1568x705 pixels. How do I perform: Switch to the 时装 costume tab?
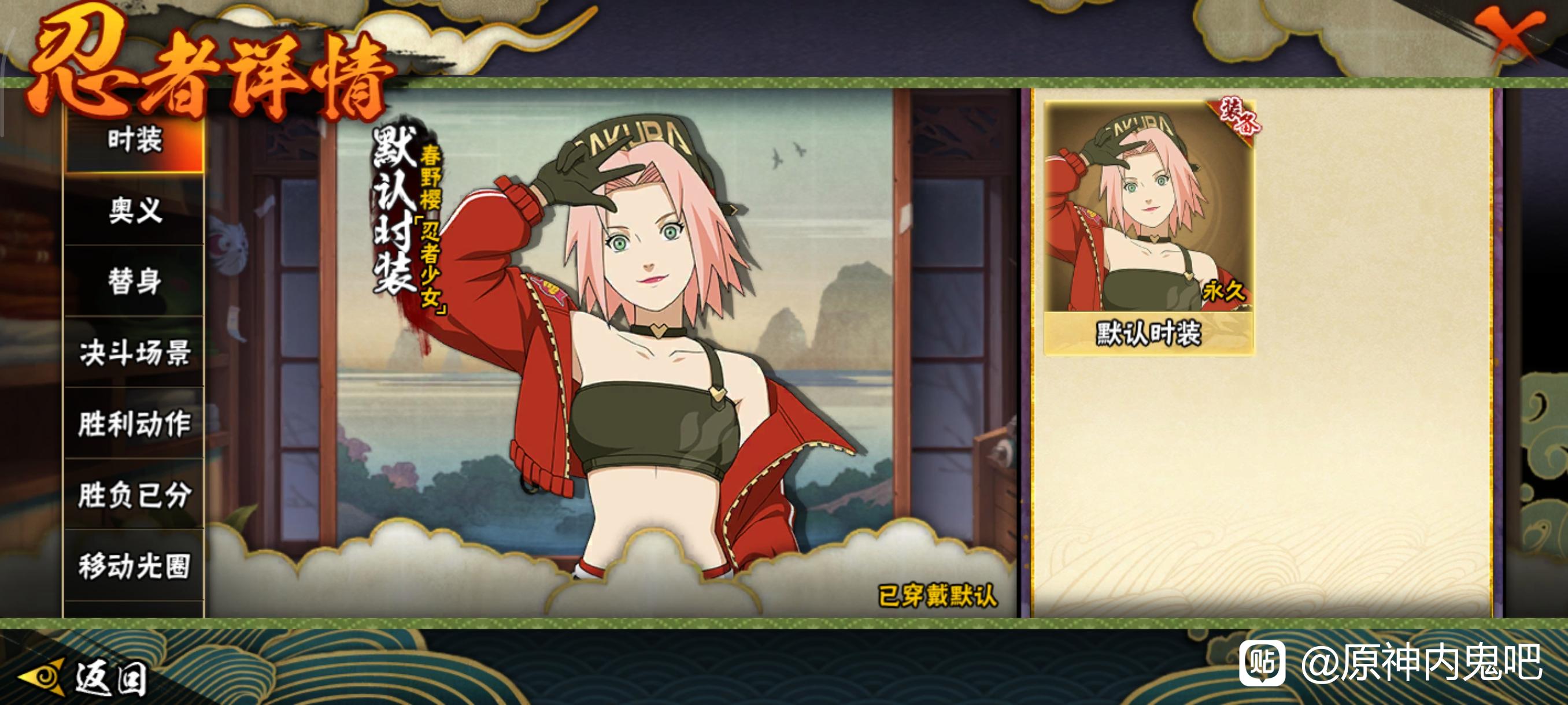(135, 140)
